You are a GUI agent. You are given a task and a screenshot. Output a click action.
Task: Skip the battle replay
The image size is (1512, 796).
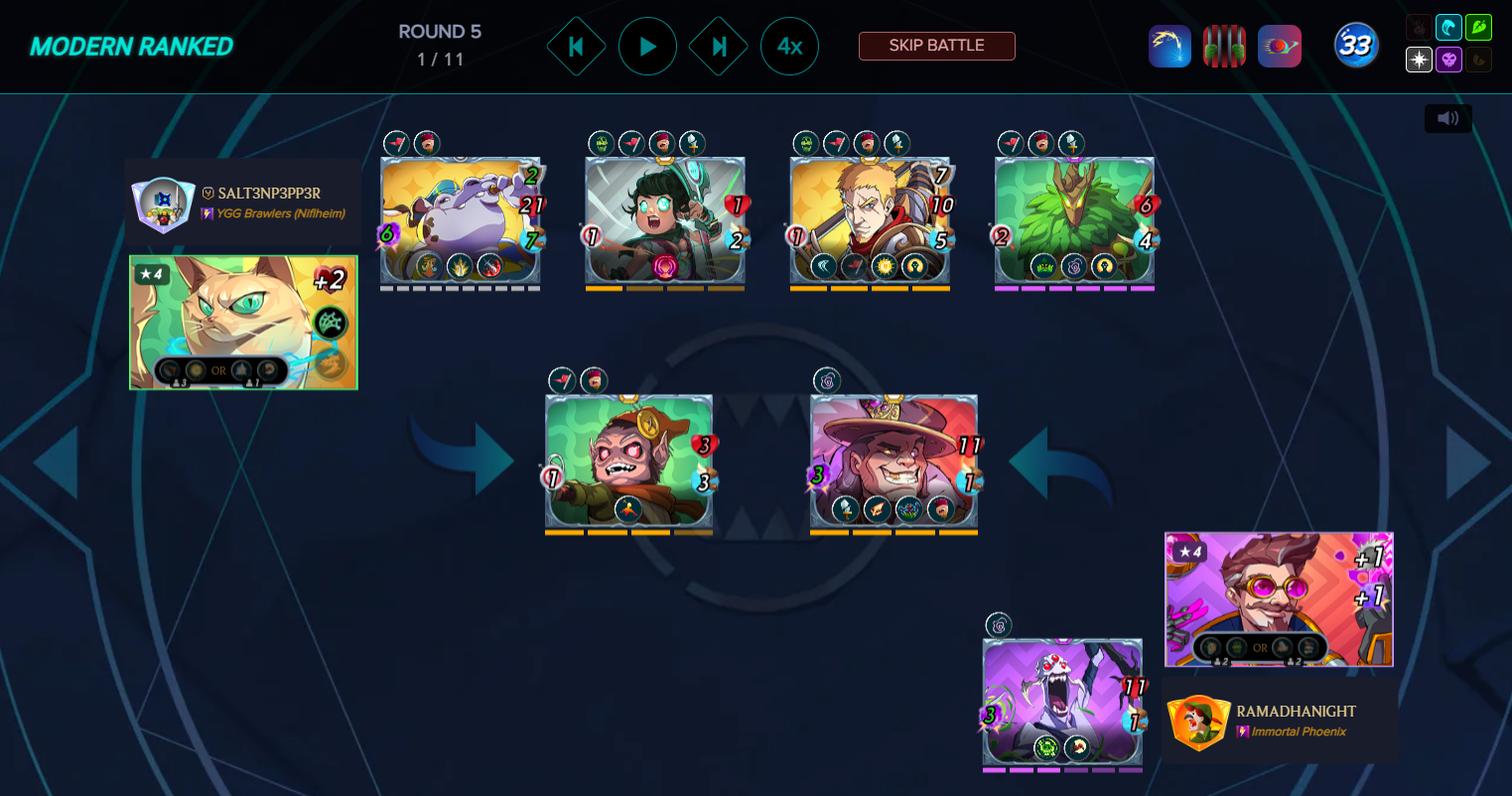coord(936,46)
